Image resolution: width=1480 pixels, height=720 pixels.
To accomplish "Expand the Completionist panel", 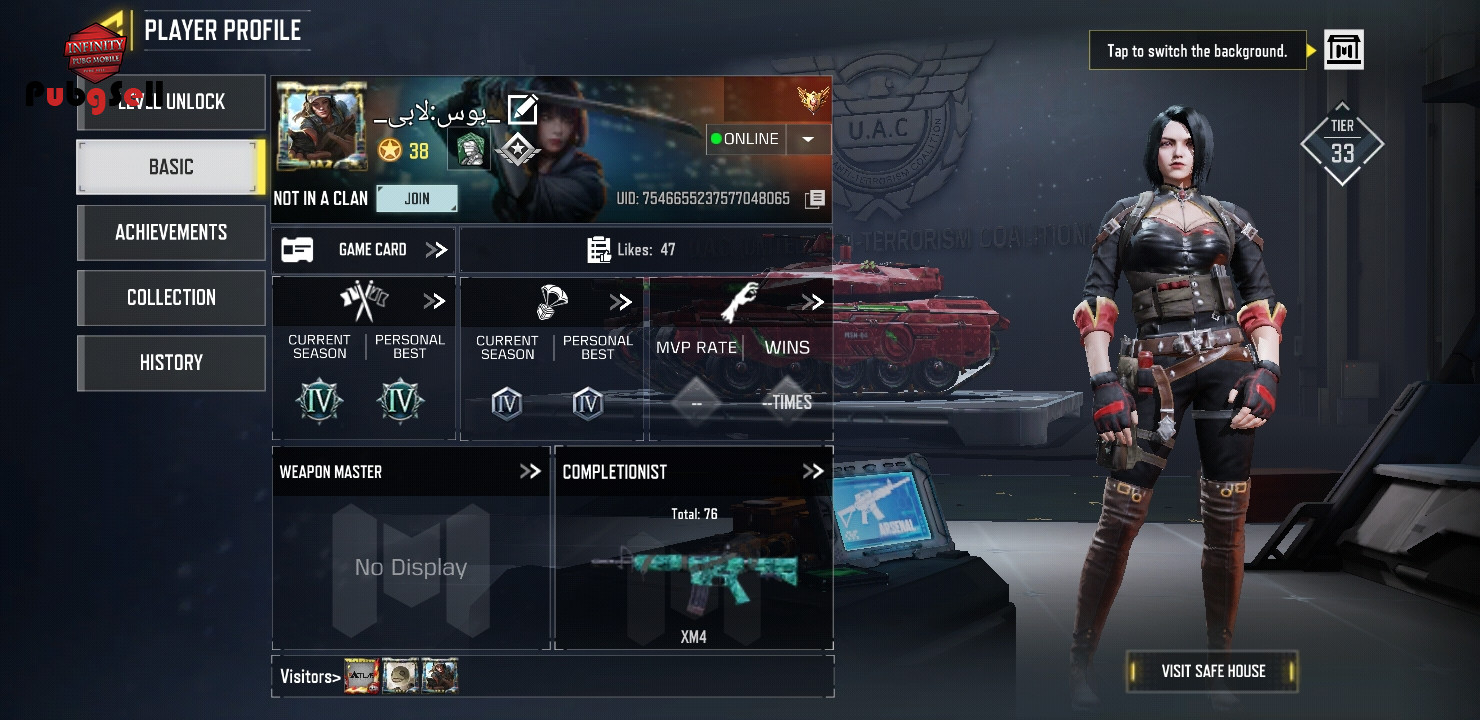I will tap(813, 471).
